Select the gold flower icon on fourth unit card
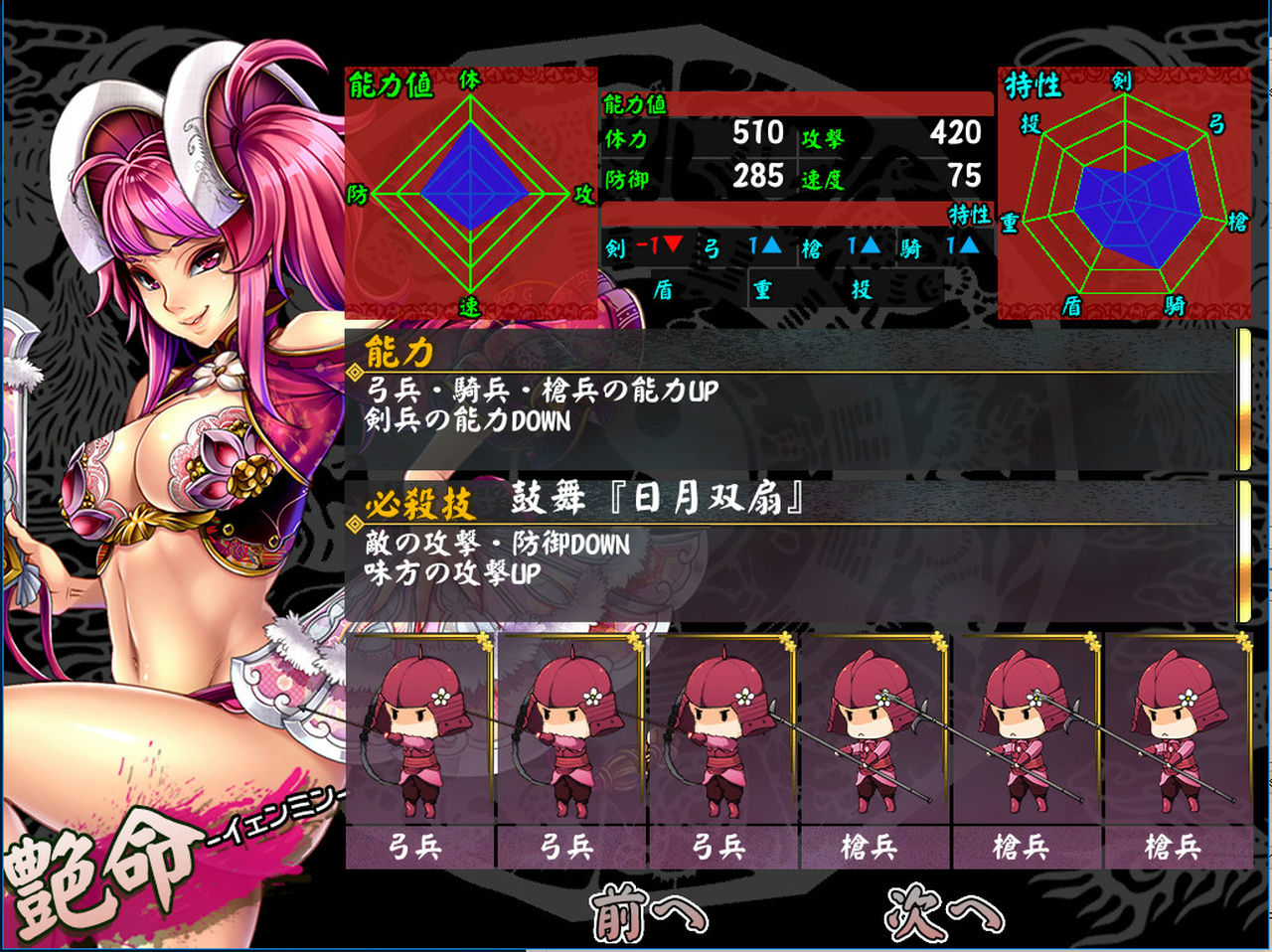Viewport: 1272px width, 952px height. tap(937, 642)
